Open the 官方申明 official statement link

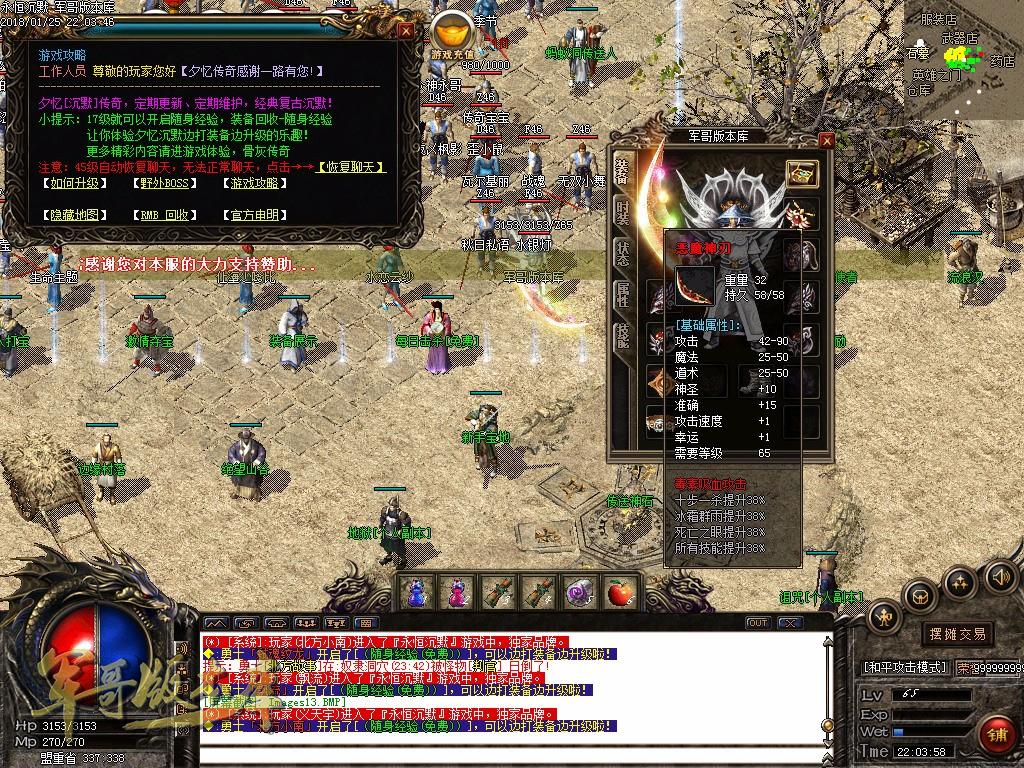[254, 215]
